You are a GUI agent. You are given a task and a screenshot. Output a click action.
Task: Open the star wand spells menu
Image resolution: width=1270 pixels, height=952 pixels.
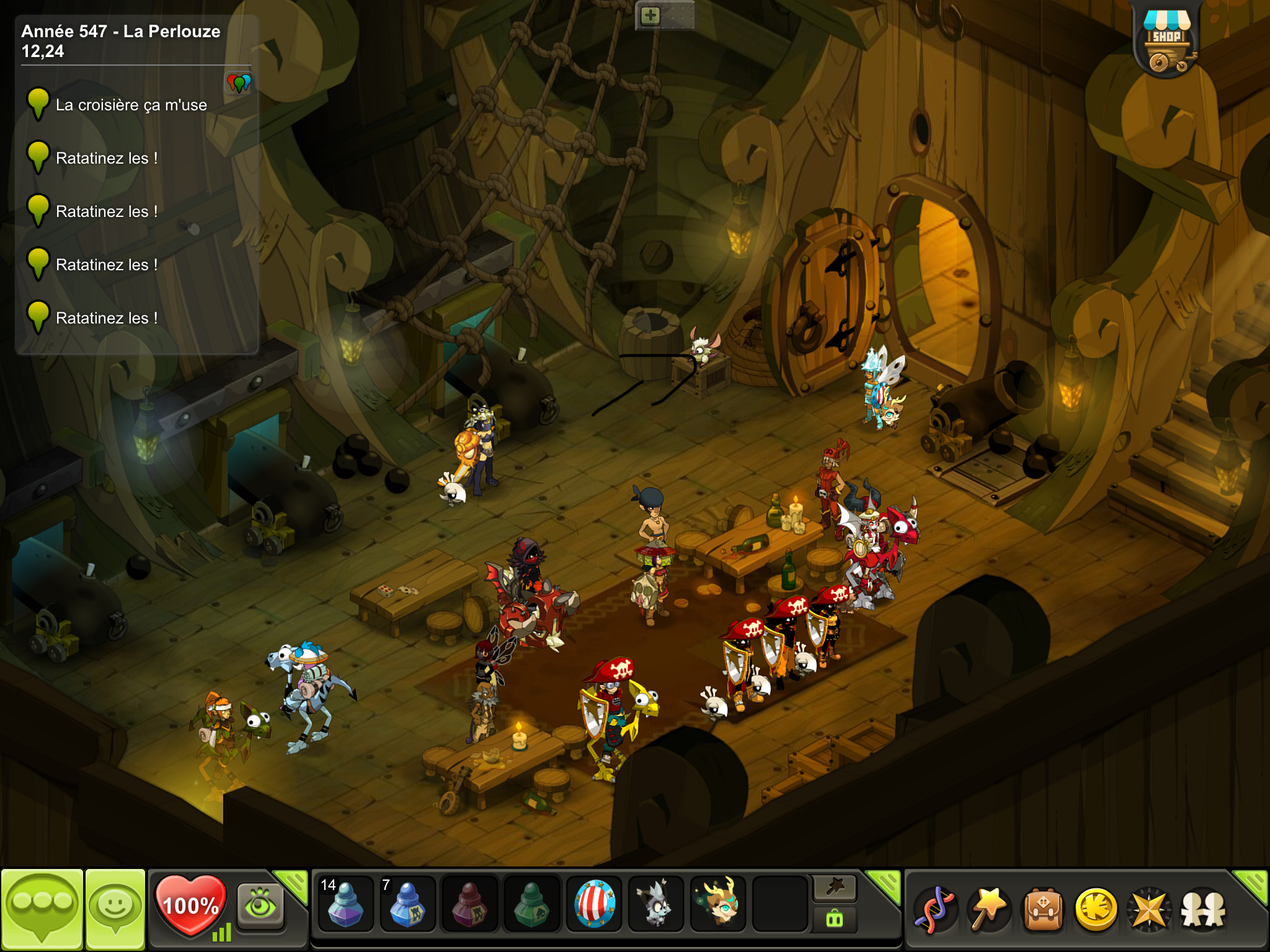pos(988,909)
